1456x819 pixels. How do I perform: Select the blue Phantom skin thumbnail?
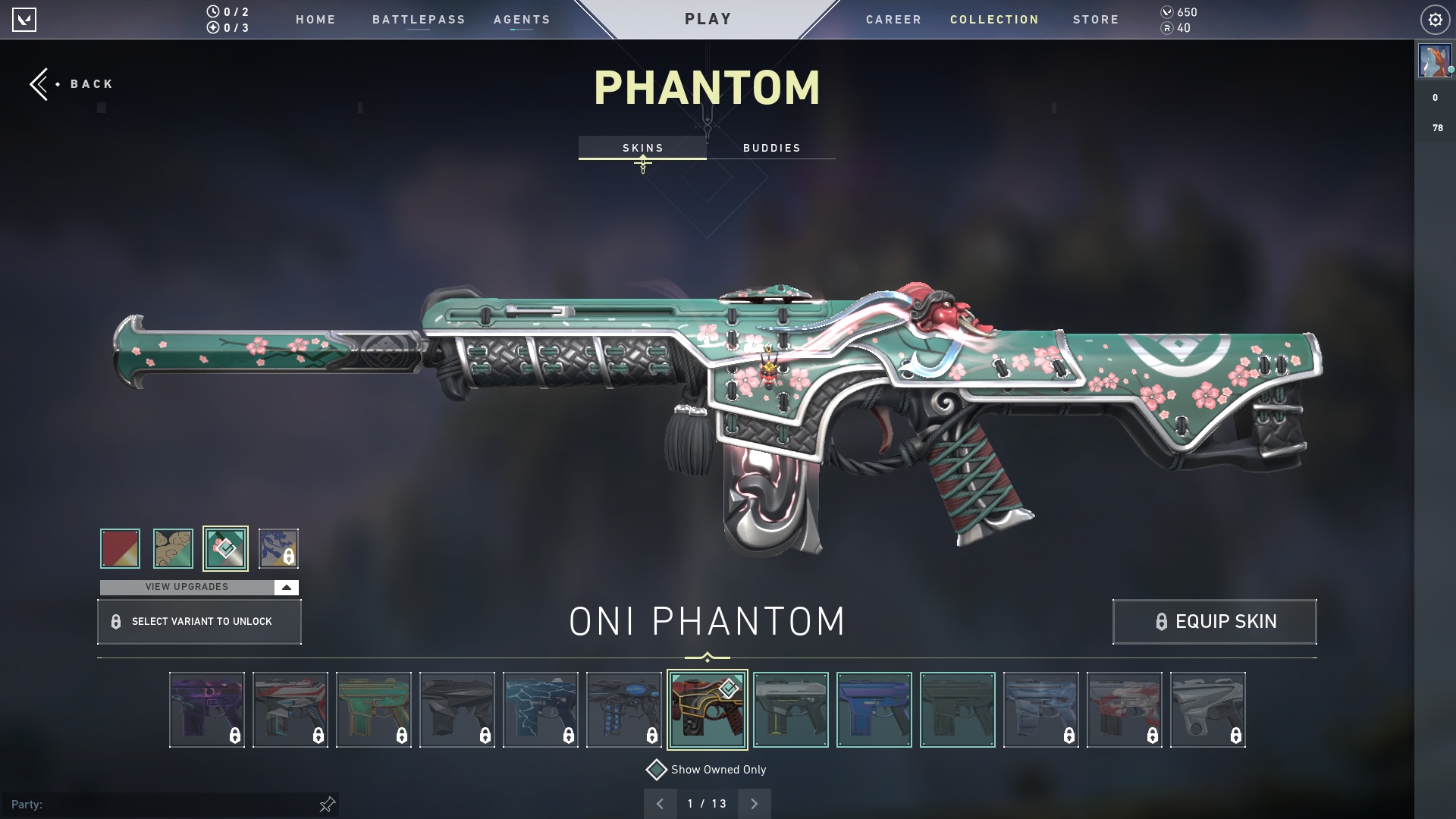tap(874, 710)
